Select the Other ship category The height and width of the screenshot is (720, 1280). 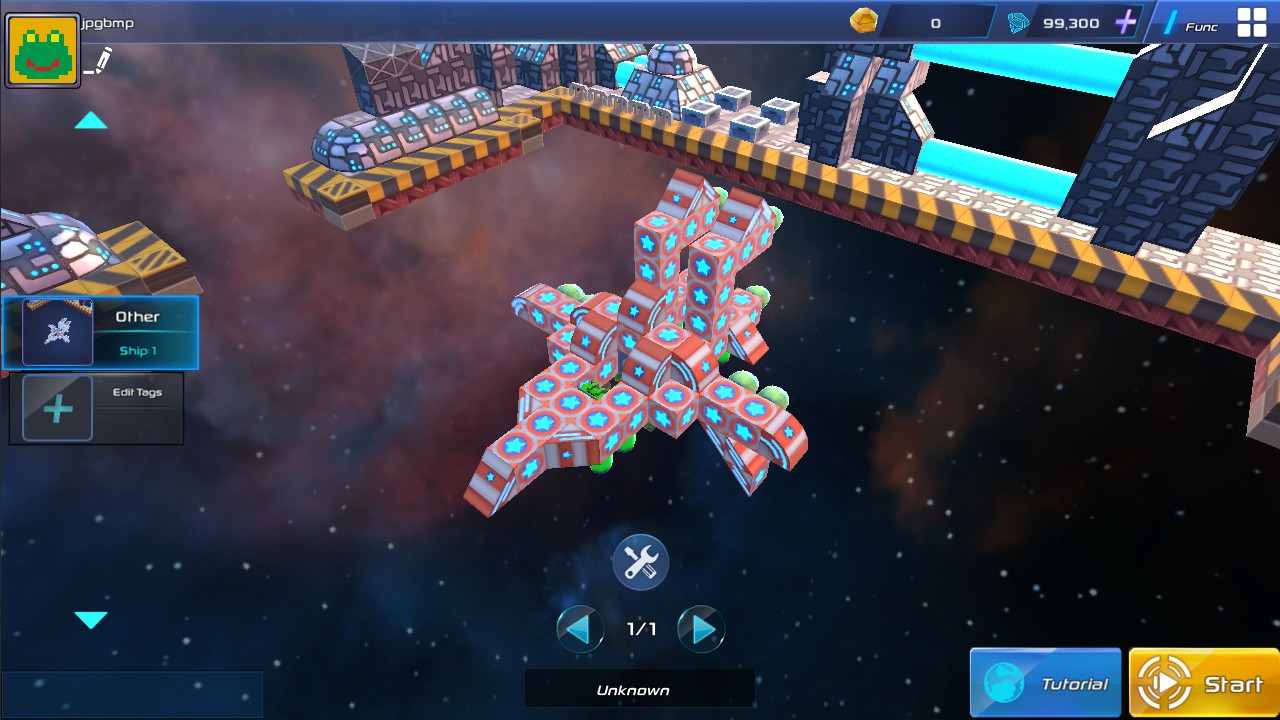point(100,333)
